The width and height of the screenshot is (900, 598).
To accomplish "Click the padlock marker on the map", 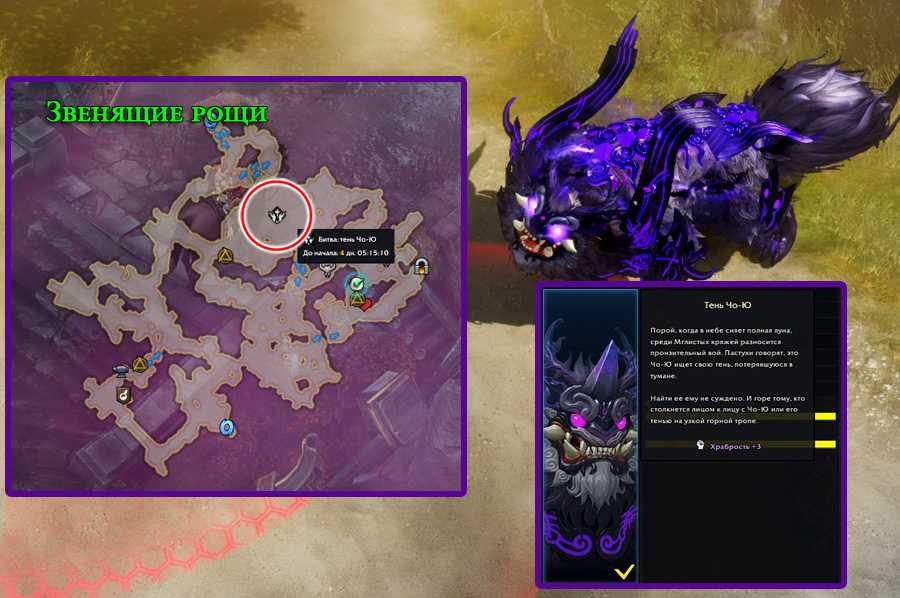I will click(421, 265).
